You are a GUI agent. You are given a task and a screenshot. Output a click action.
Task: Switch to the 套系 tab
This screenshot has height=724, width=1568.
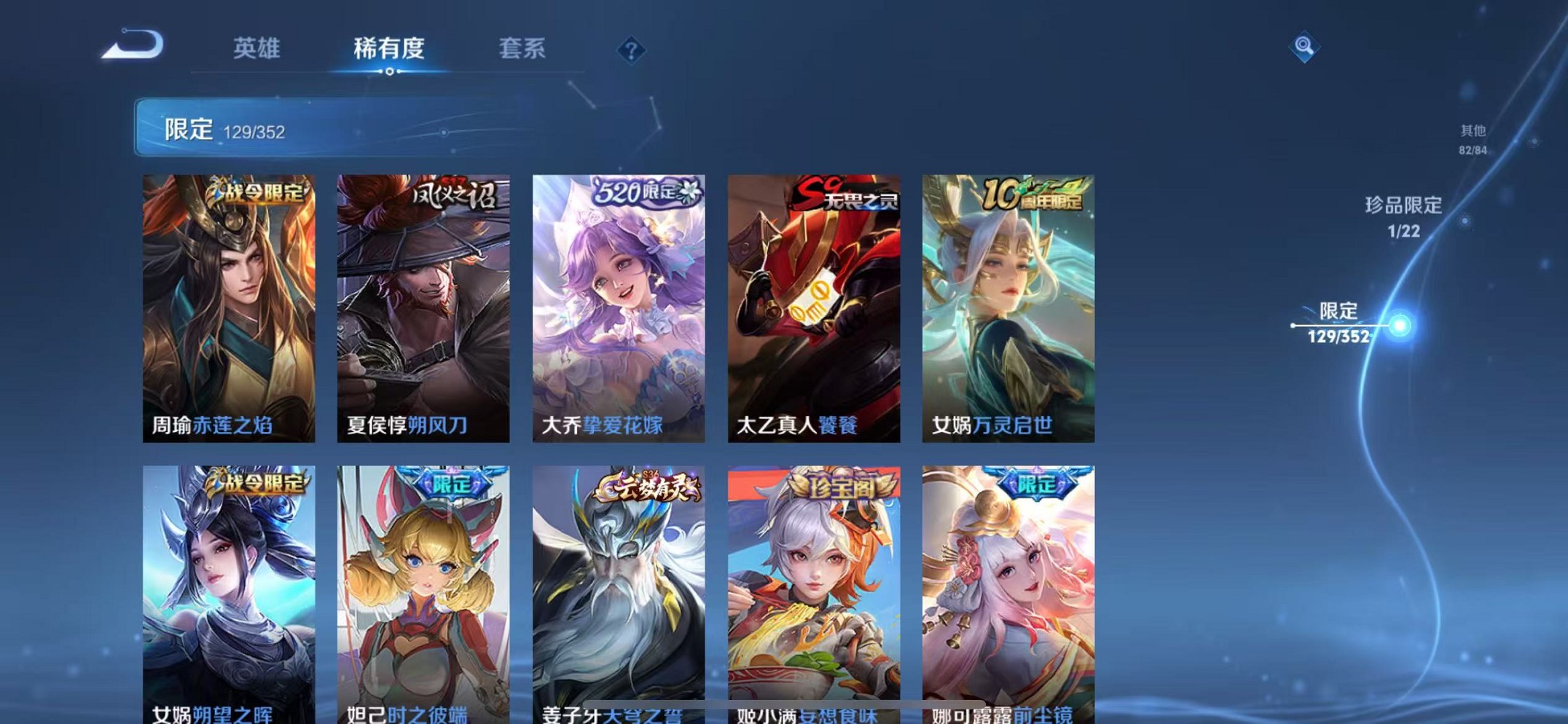point(522,50)
